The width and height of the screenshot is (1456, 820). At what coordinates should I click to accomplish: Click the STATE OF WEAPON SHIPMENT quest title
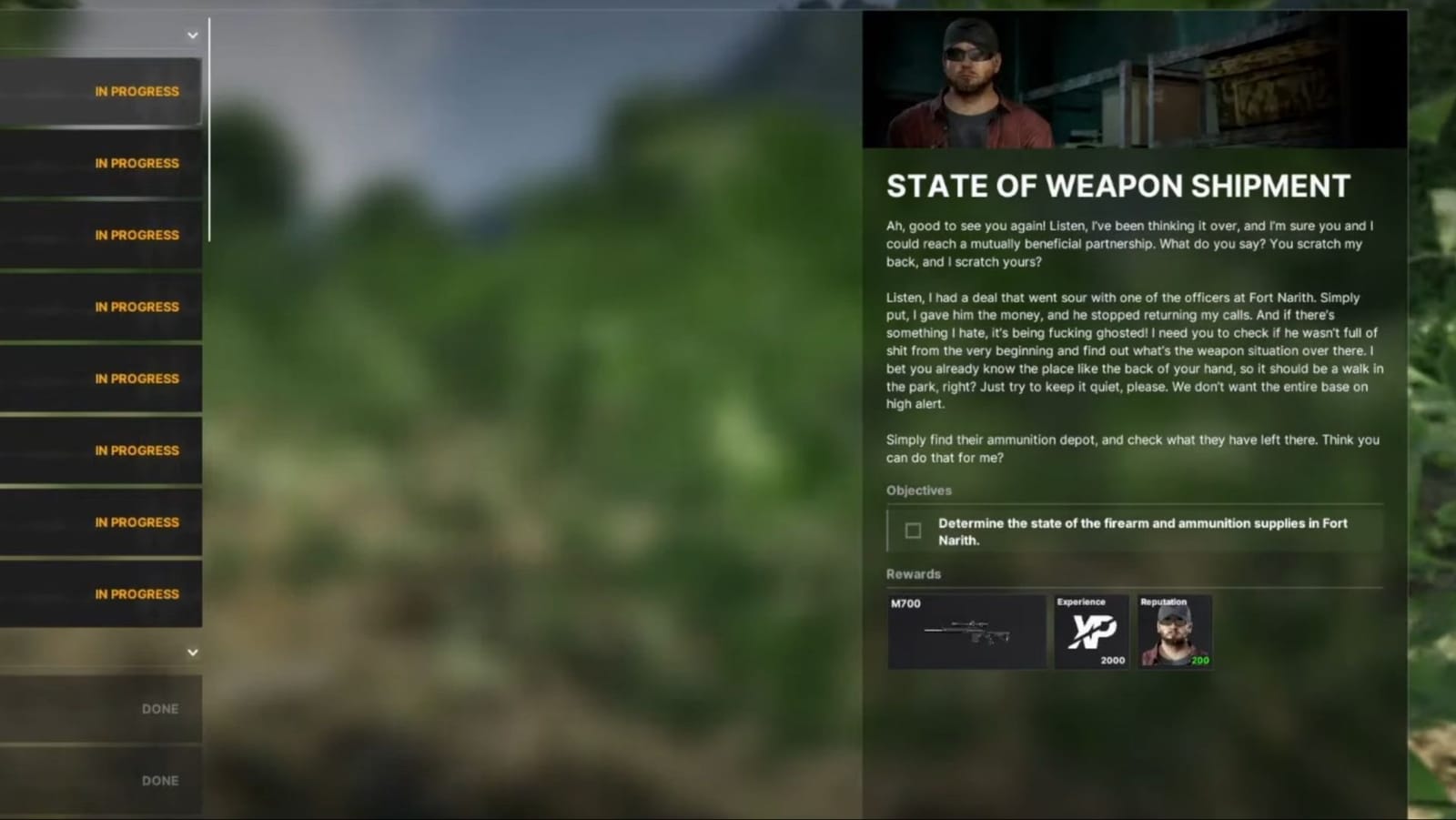[x=1118, y=185]
